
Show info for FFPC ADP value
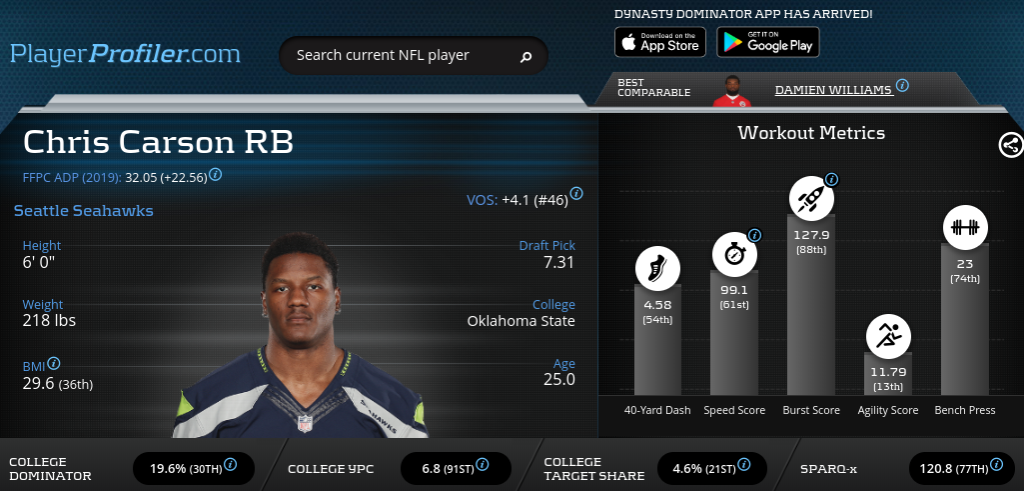coord(215,174)
